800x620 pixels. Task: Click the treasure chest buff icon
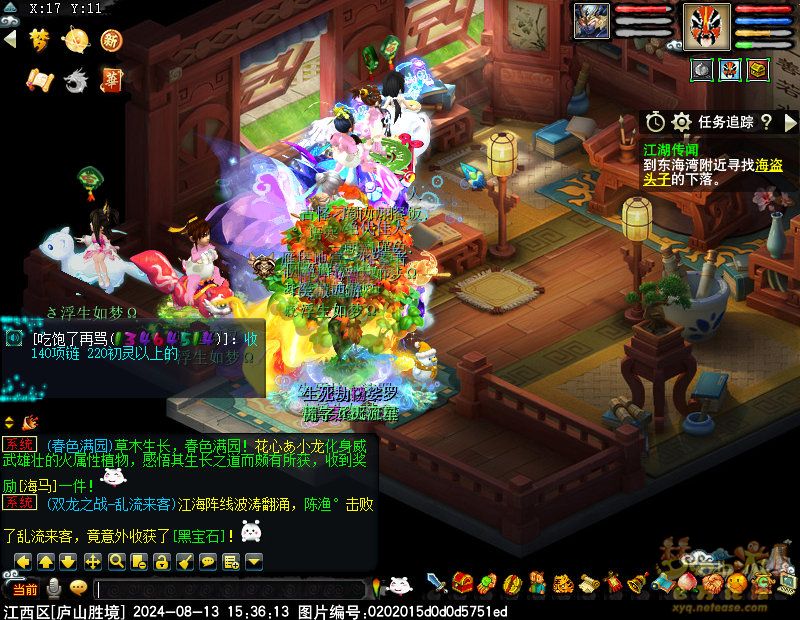758,69
